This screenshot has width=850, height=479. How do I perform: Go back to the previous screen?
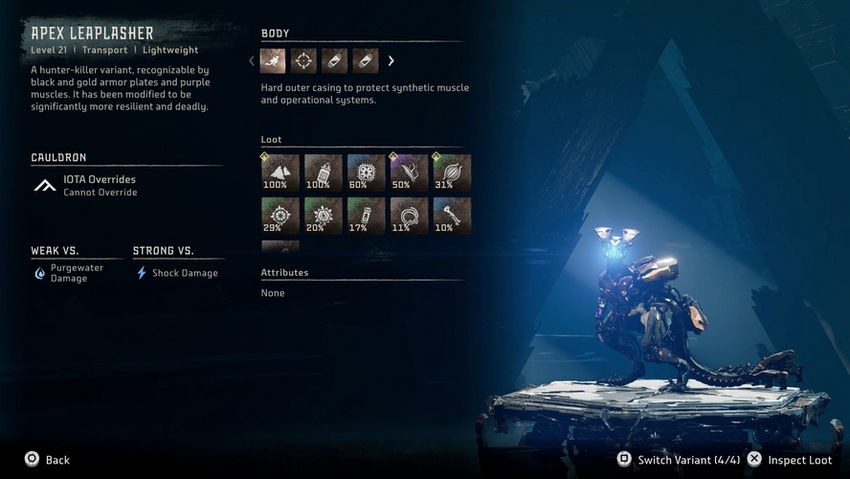pyautogui.click(x=47, y=460)
